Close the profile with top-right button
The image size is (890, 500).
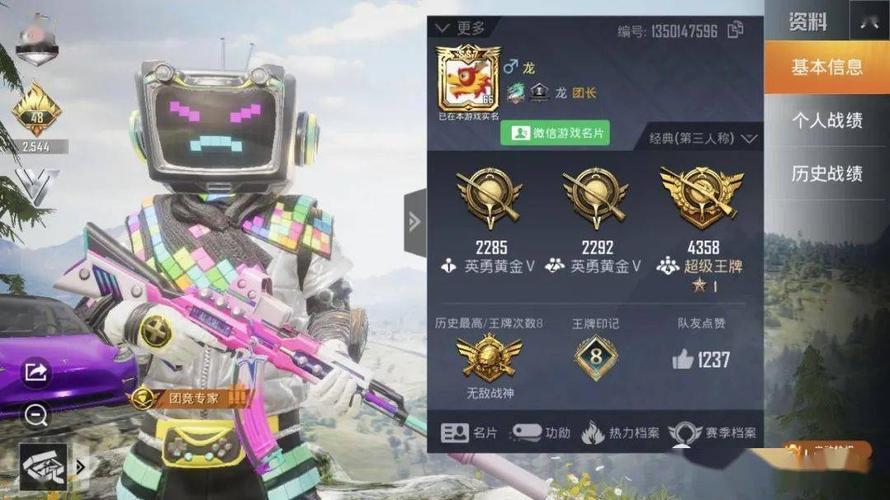point(868,20)
